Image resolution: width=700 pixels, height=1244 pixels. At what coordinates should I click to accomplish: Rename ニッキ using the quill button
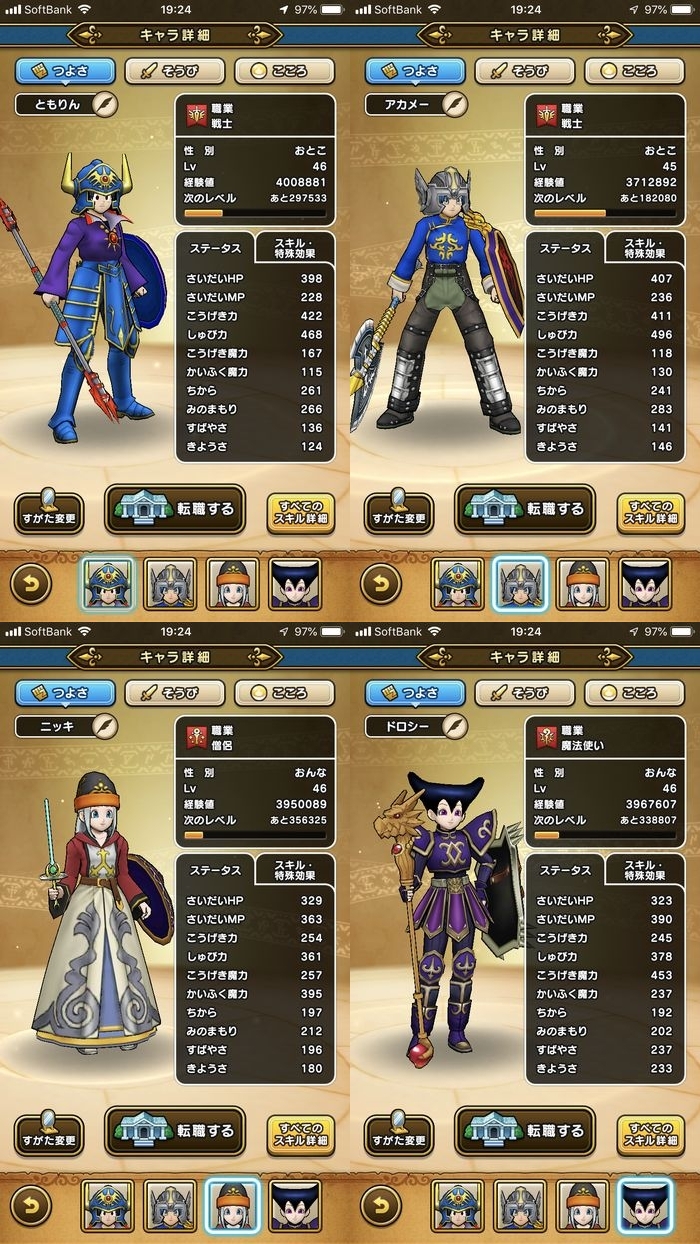tap(104, 726)
